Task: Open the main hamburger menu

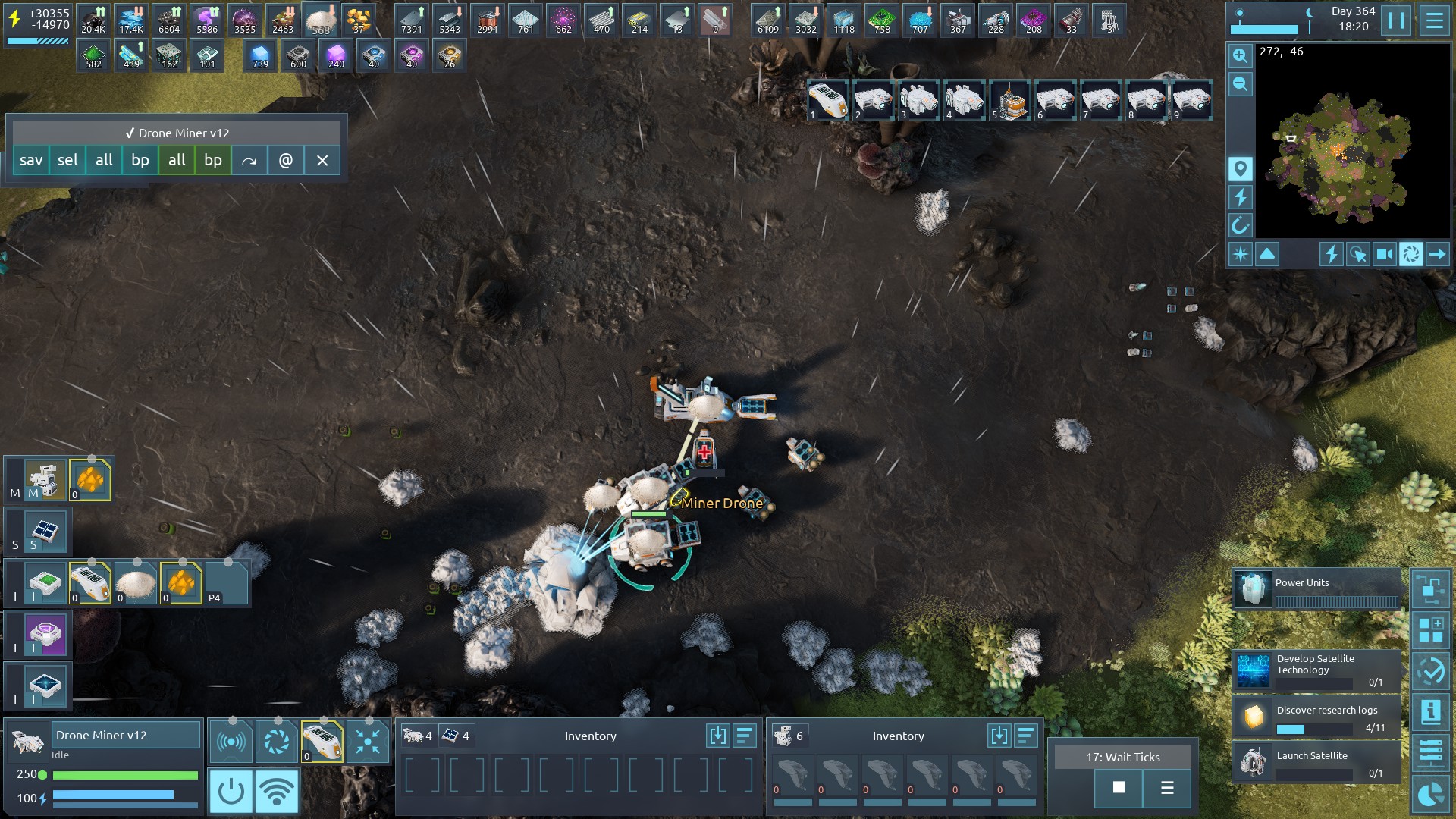Action: point(1434,20)
